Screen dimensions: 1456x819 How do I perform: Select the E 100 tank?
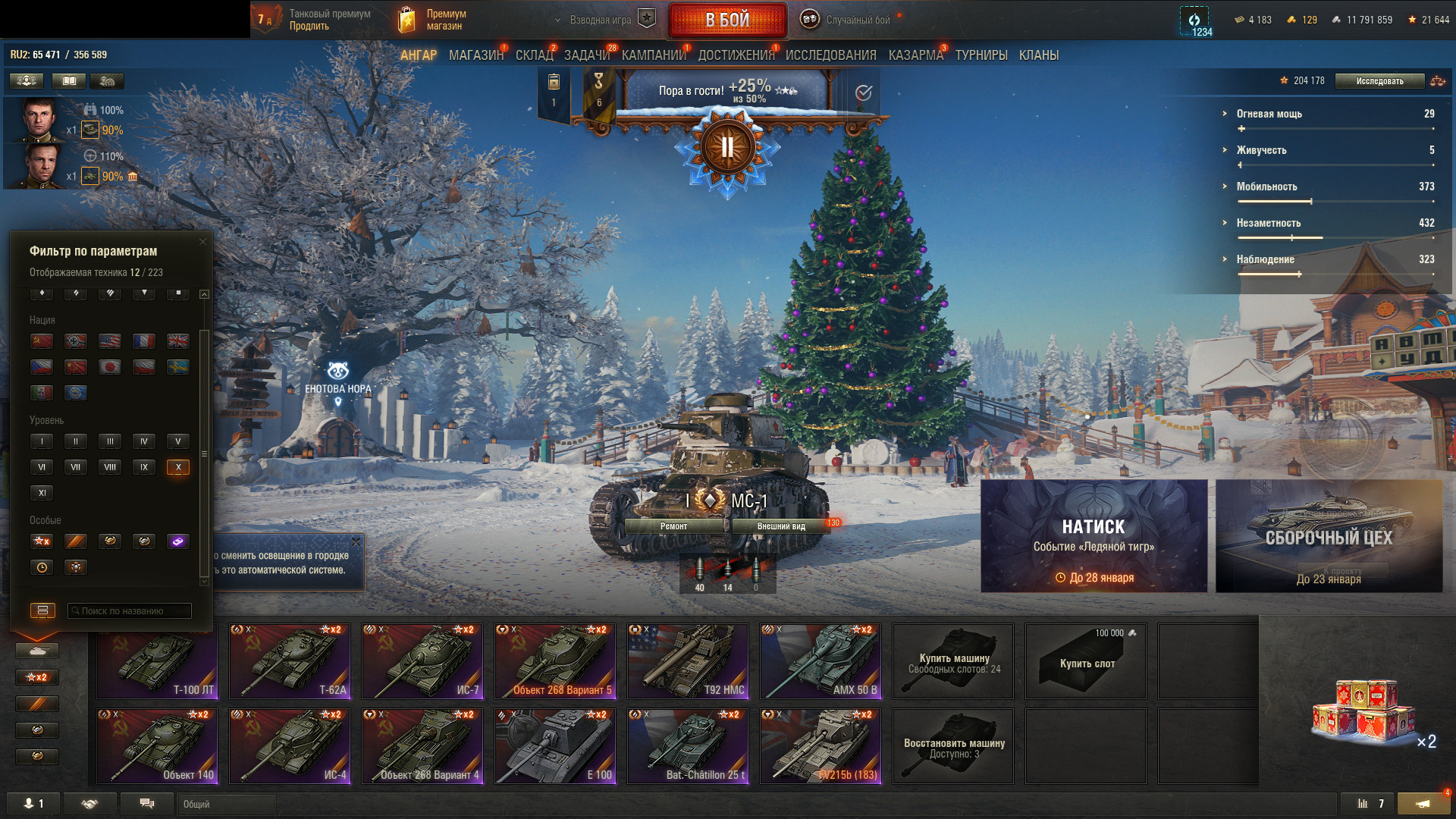pyautogui.click(x=555, y=745)
